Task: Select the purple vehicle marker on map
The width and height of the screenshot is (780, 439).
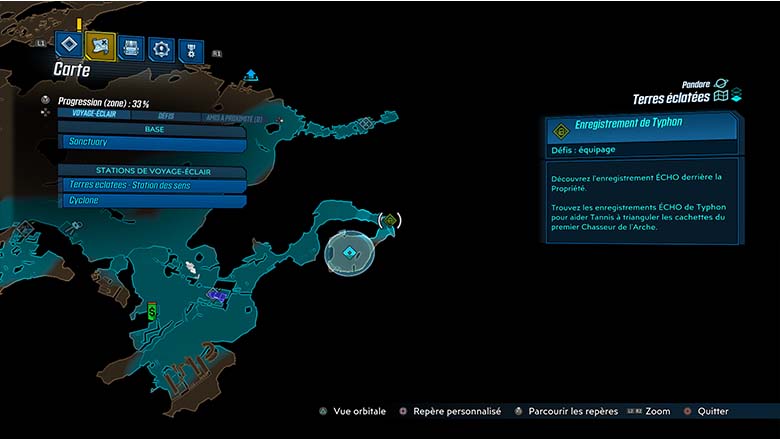Action: click(219, 294)
